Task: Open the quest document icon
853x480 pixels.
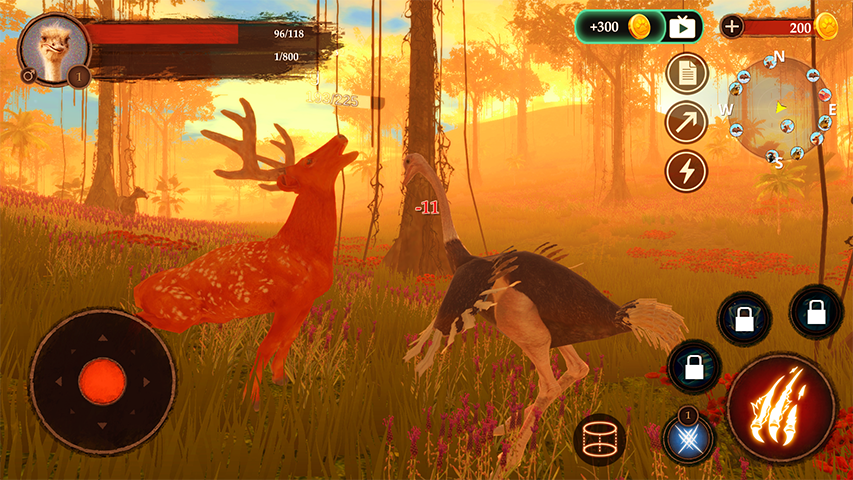Action: [686, 73]
